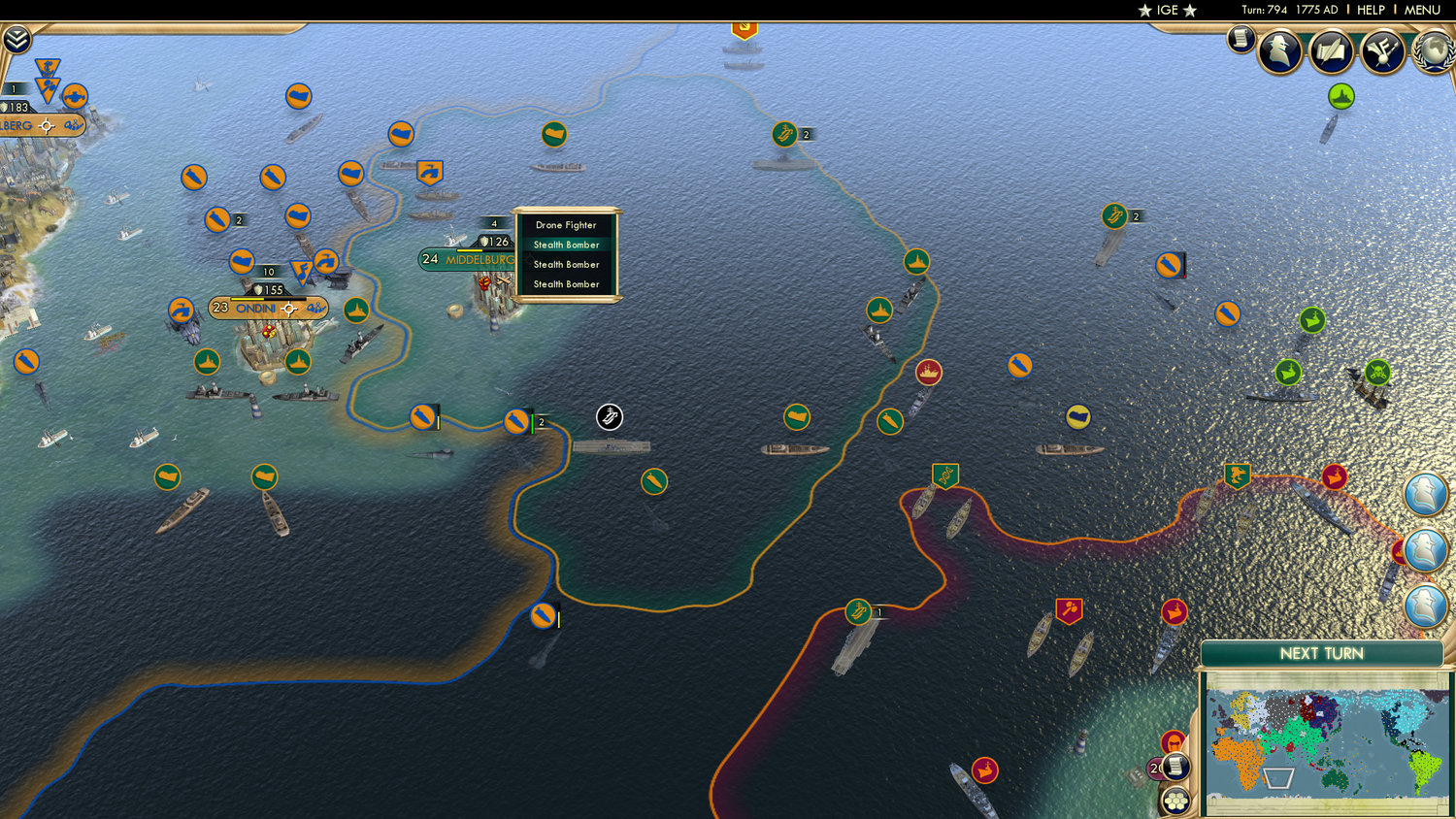This screenshot has width=1456, height=819.
Task: Select the yellow civilization's unit flag mid-right
Action: (1077, 415)
